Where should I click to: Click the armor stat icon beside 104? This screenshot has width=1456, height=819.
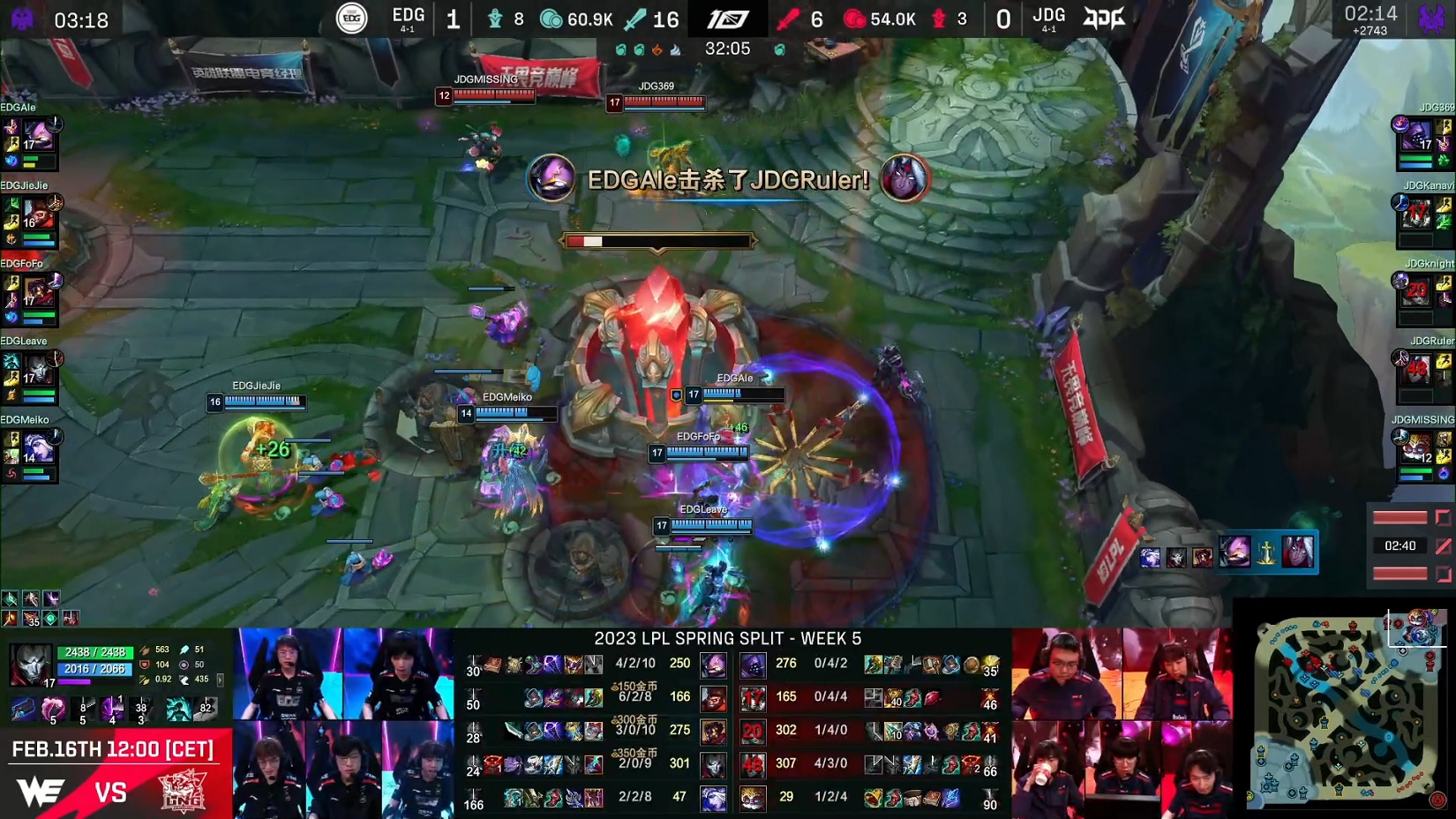tap(145, 665)
